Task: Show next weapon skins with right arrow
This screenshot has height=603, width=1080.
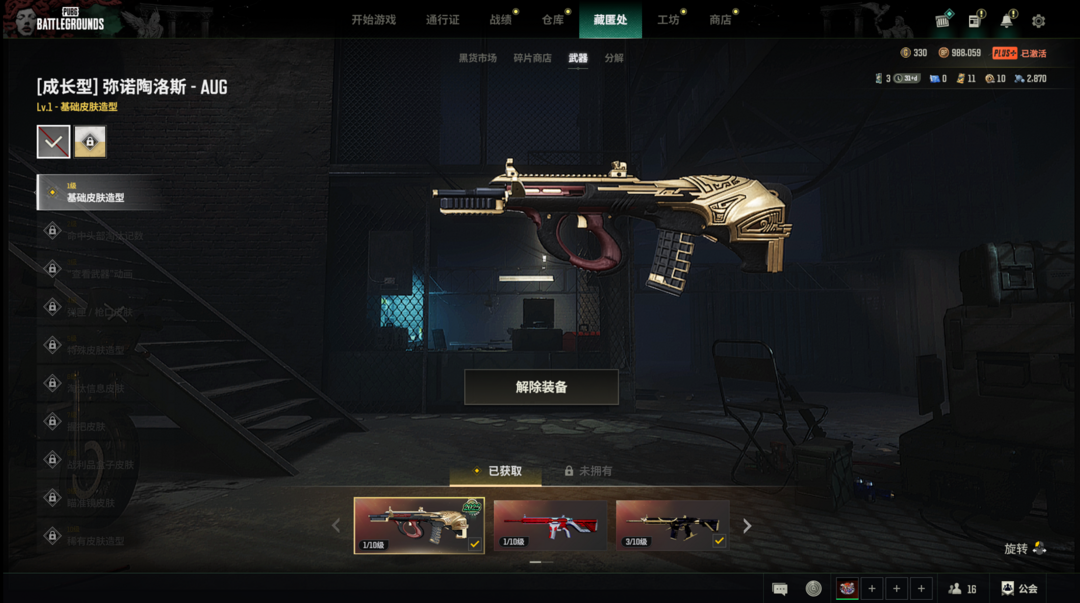Action: click(x=747, y=526)
